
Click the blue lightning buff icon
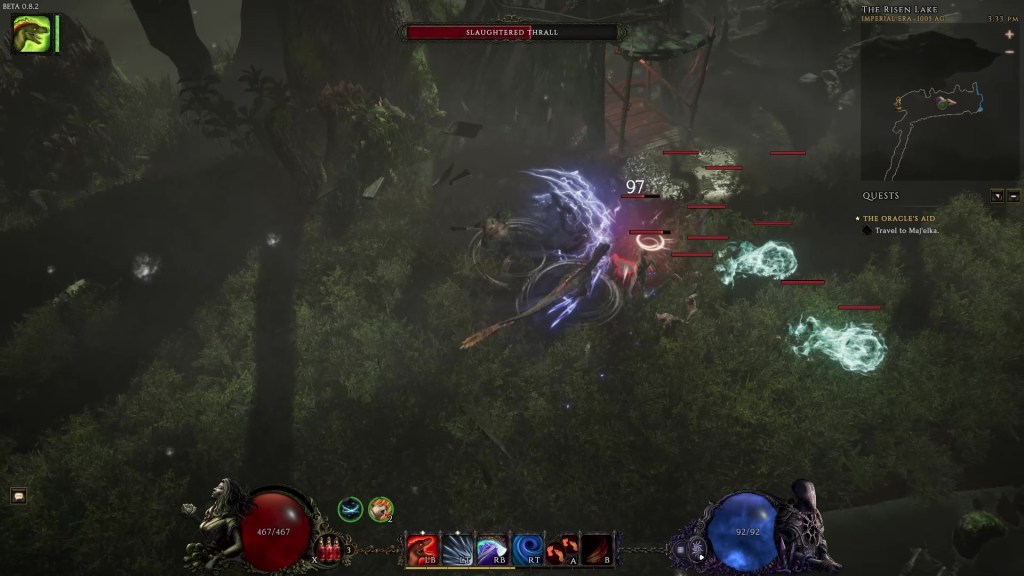point(350,510)
